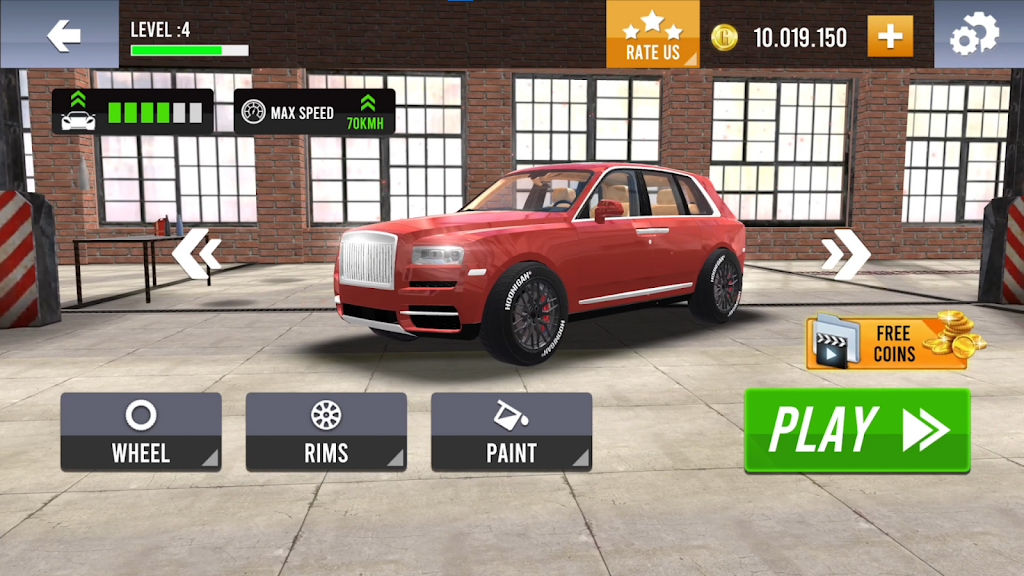Open the Wheel customization menu
This screenshot has width=1024, height=576.
141,431
